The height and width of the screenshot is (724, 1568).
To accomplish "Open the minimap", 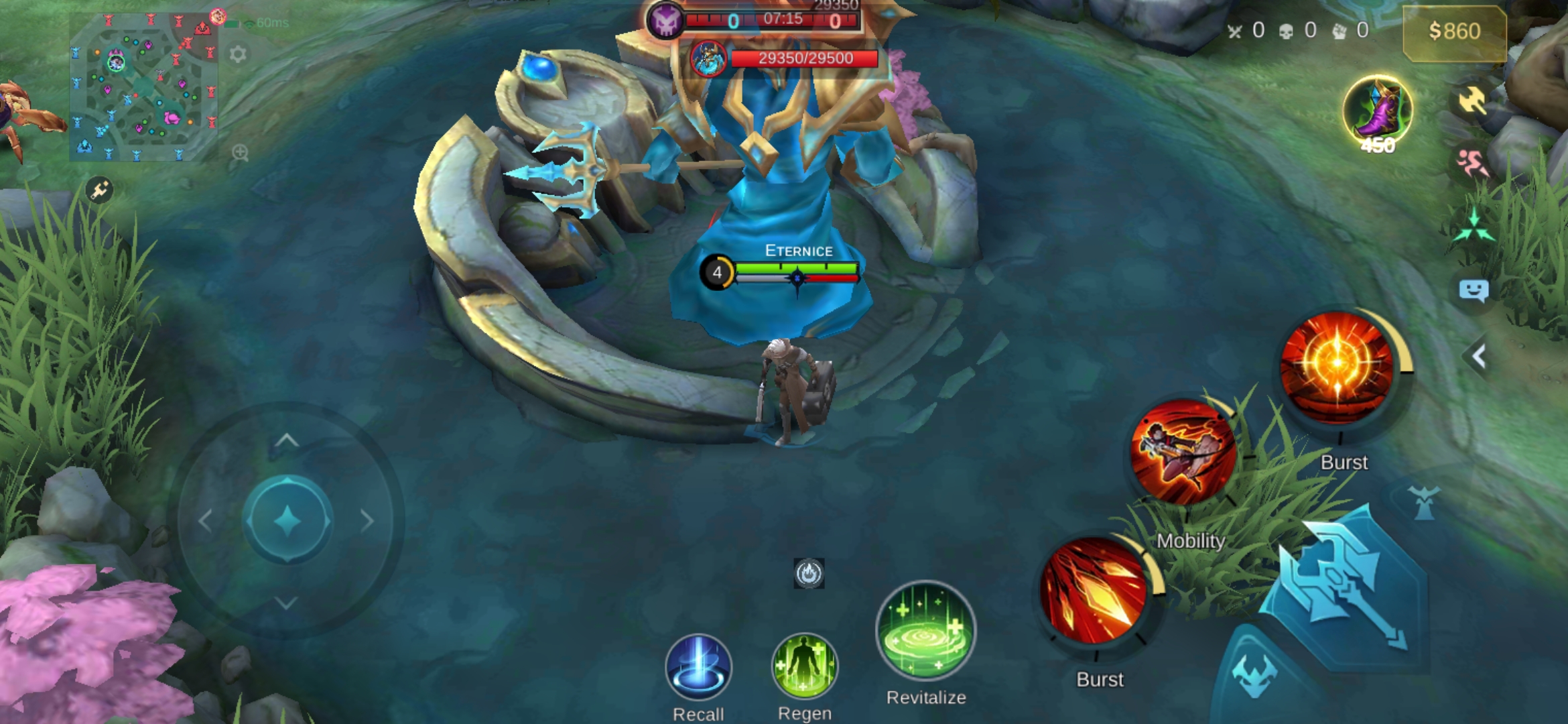I will coord(143,87).
